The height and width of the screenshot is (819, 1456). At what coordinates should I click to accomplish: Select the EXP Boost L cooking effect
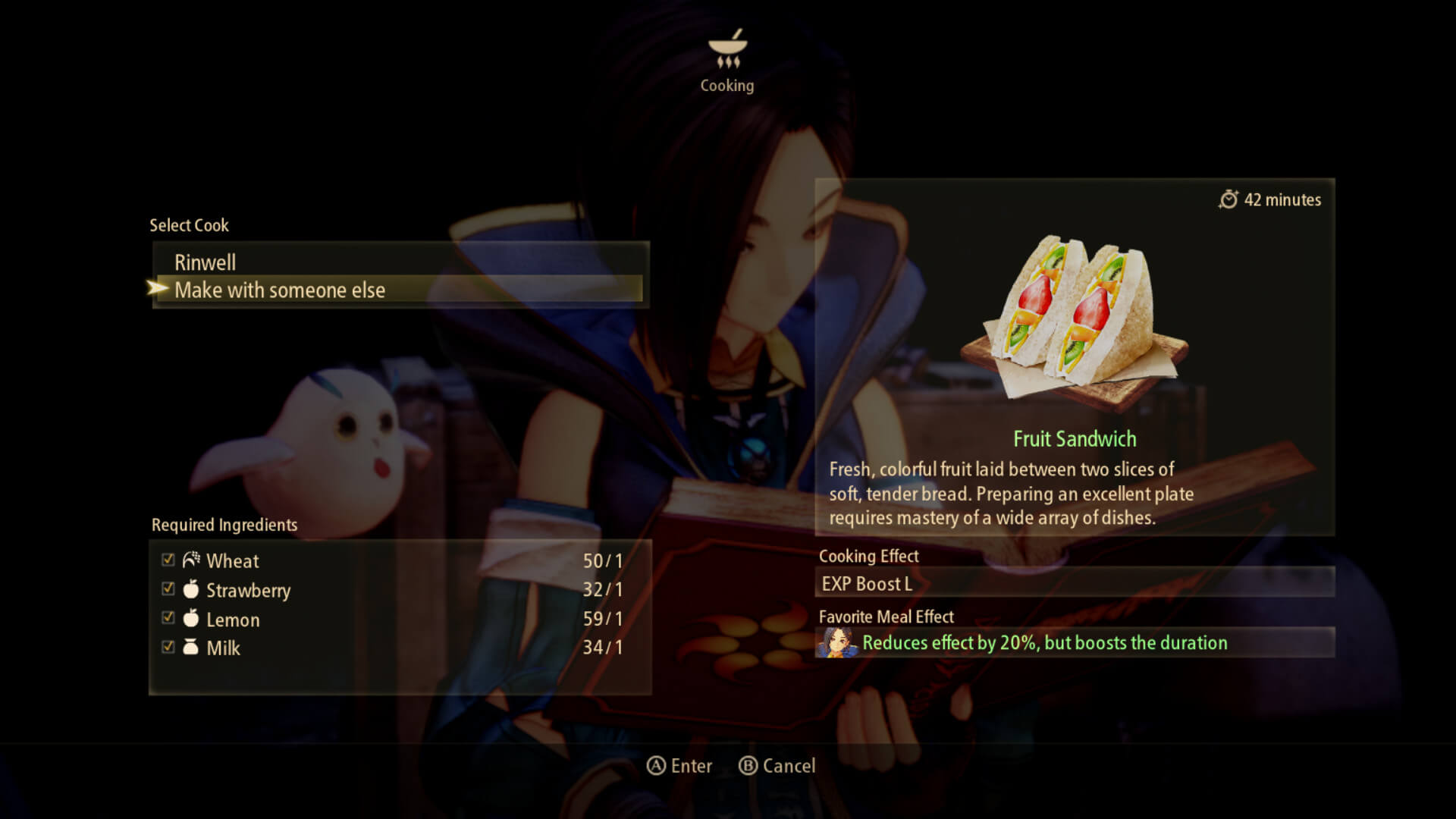(1075, 583)
